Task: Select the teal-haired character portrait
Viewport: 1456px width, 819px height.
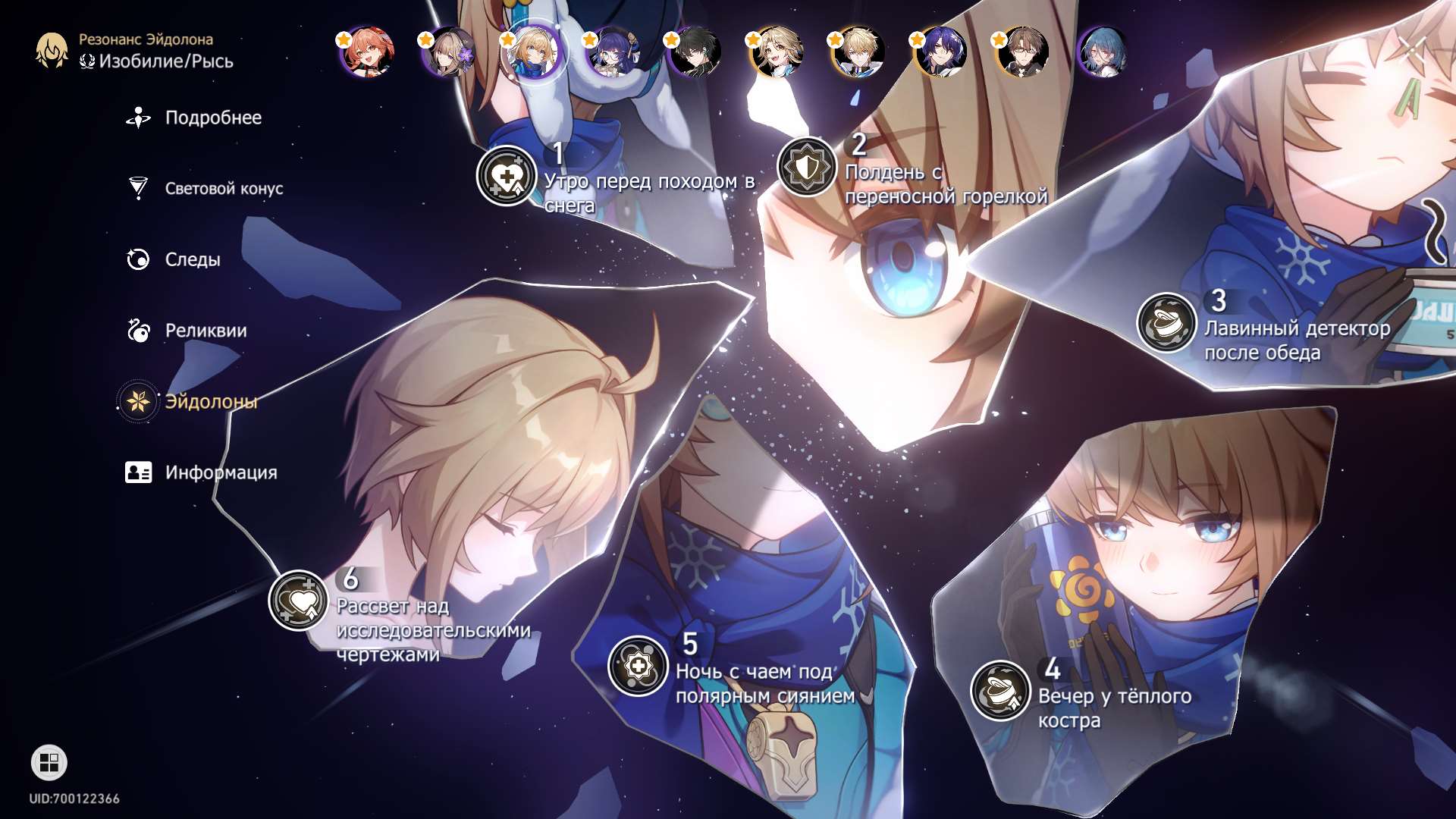Action: (1103, 52)
